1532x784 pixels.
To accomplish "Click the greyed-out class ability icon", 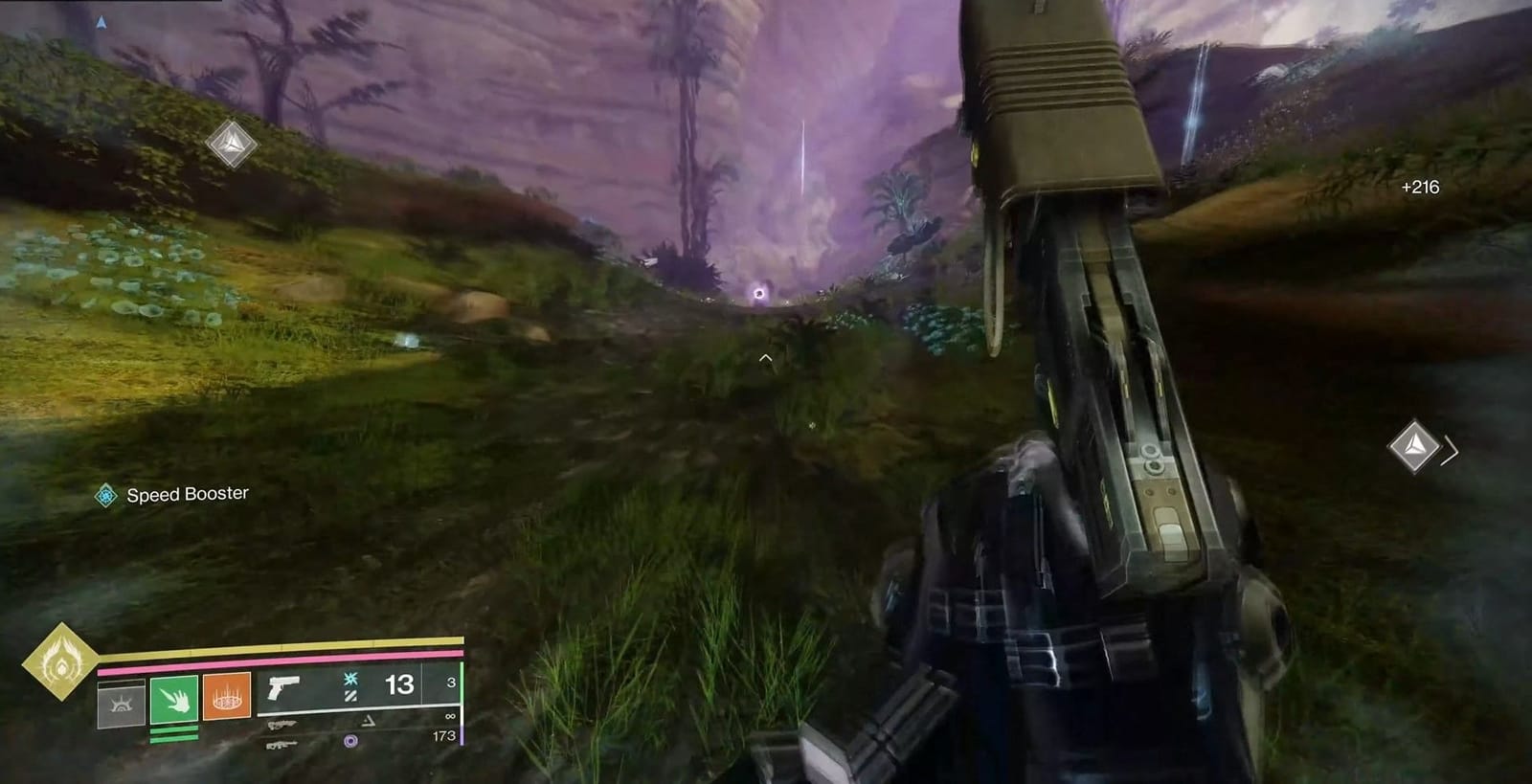I will pos(122,703).
